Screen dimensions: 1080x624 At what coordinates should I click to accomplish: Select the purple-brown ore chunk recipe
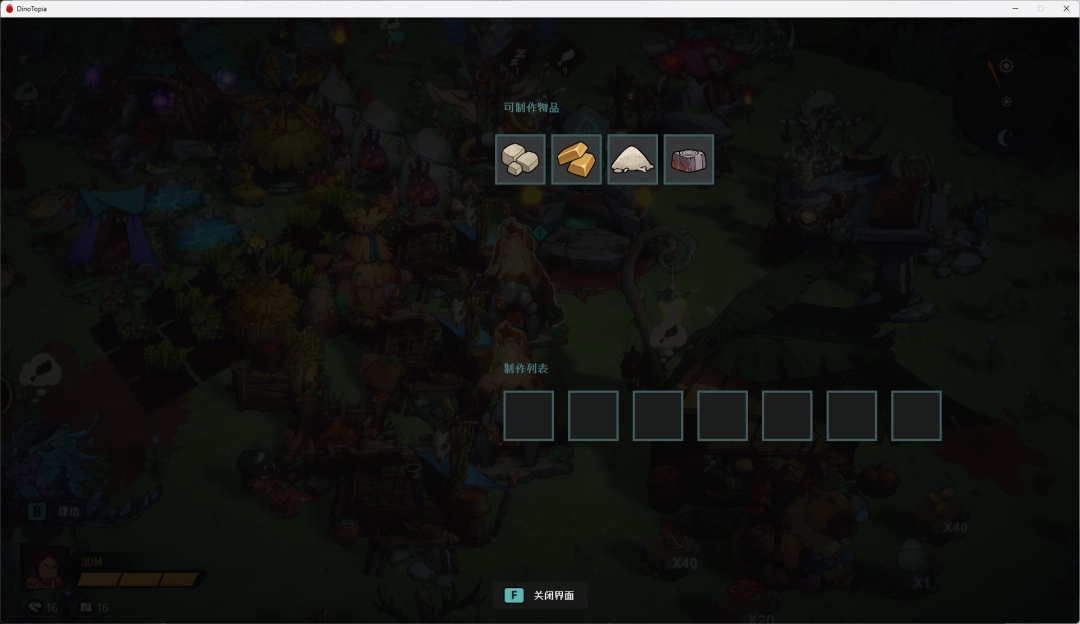pos(688,159)
